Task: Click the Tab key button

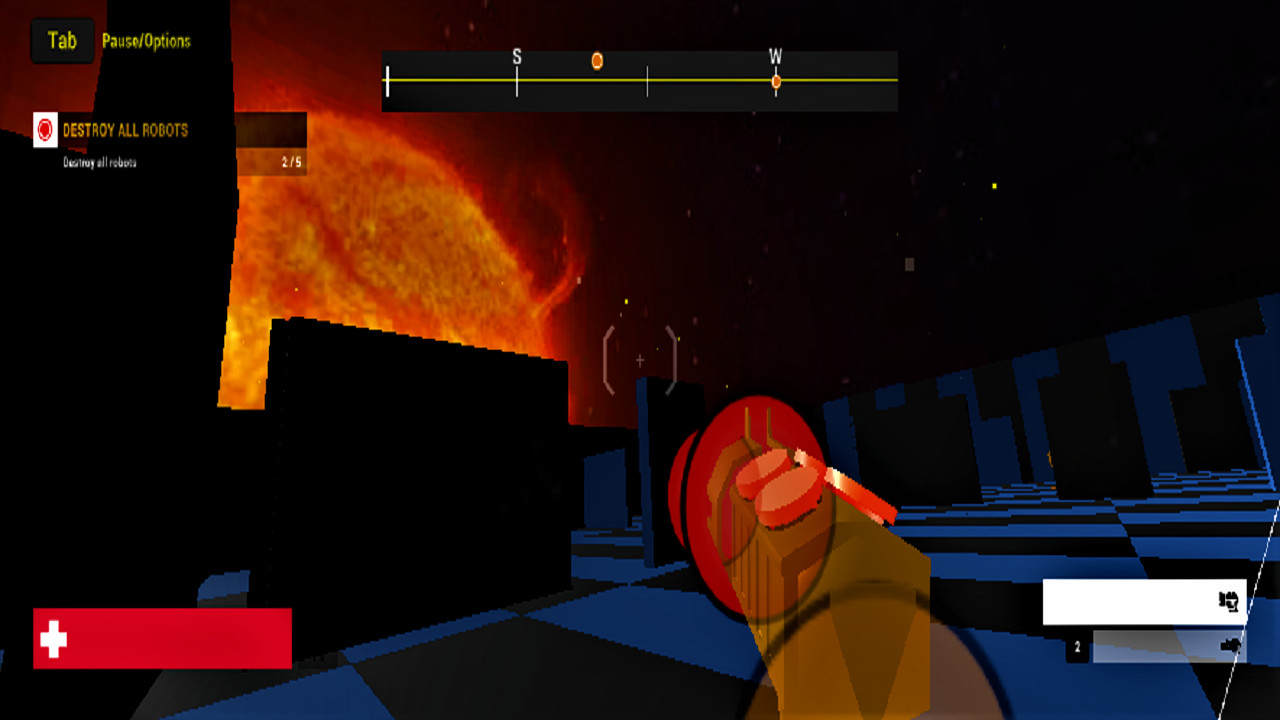Action: click(x=61, y=41)
